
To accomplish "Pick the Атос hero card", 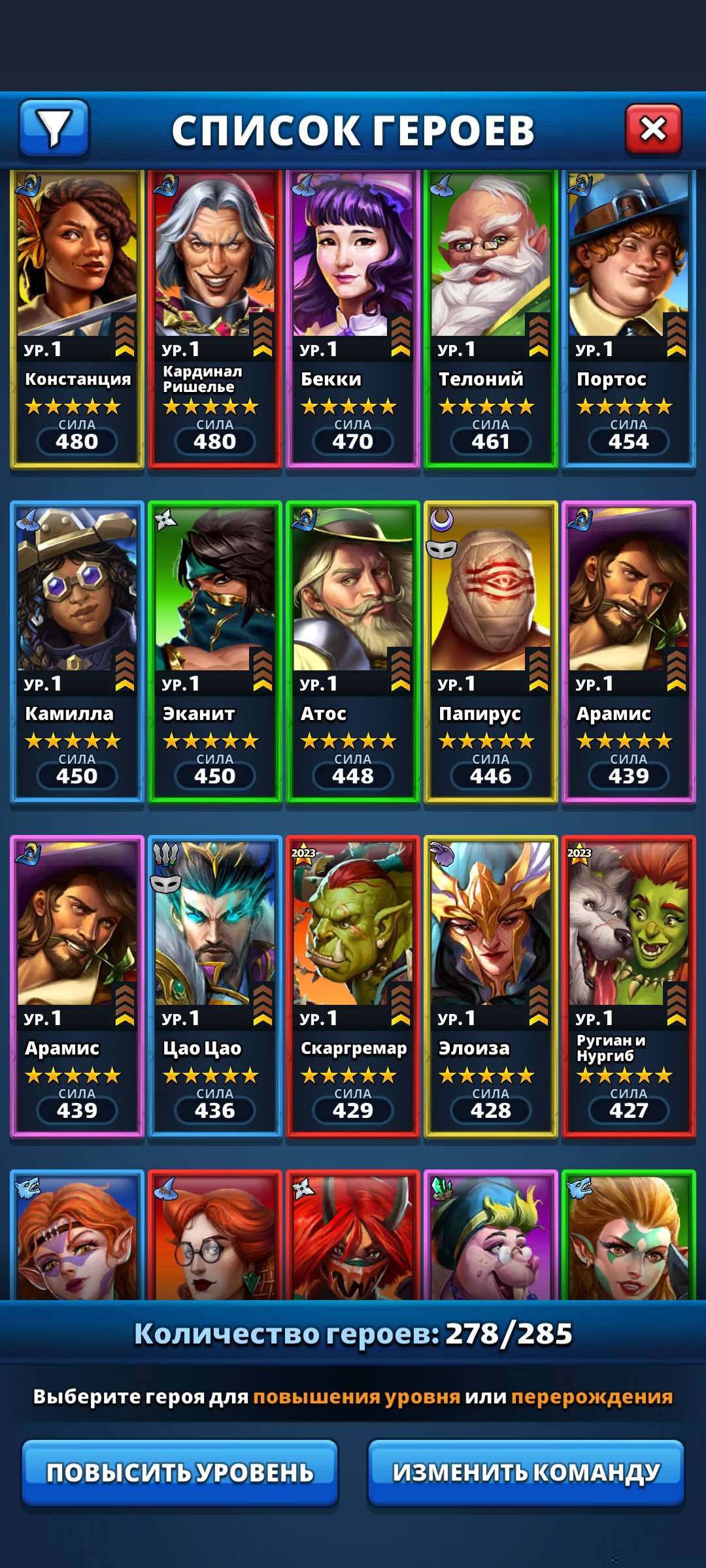I will tap(353, 652).
